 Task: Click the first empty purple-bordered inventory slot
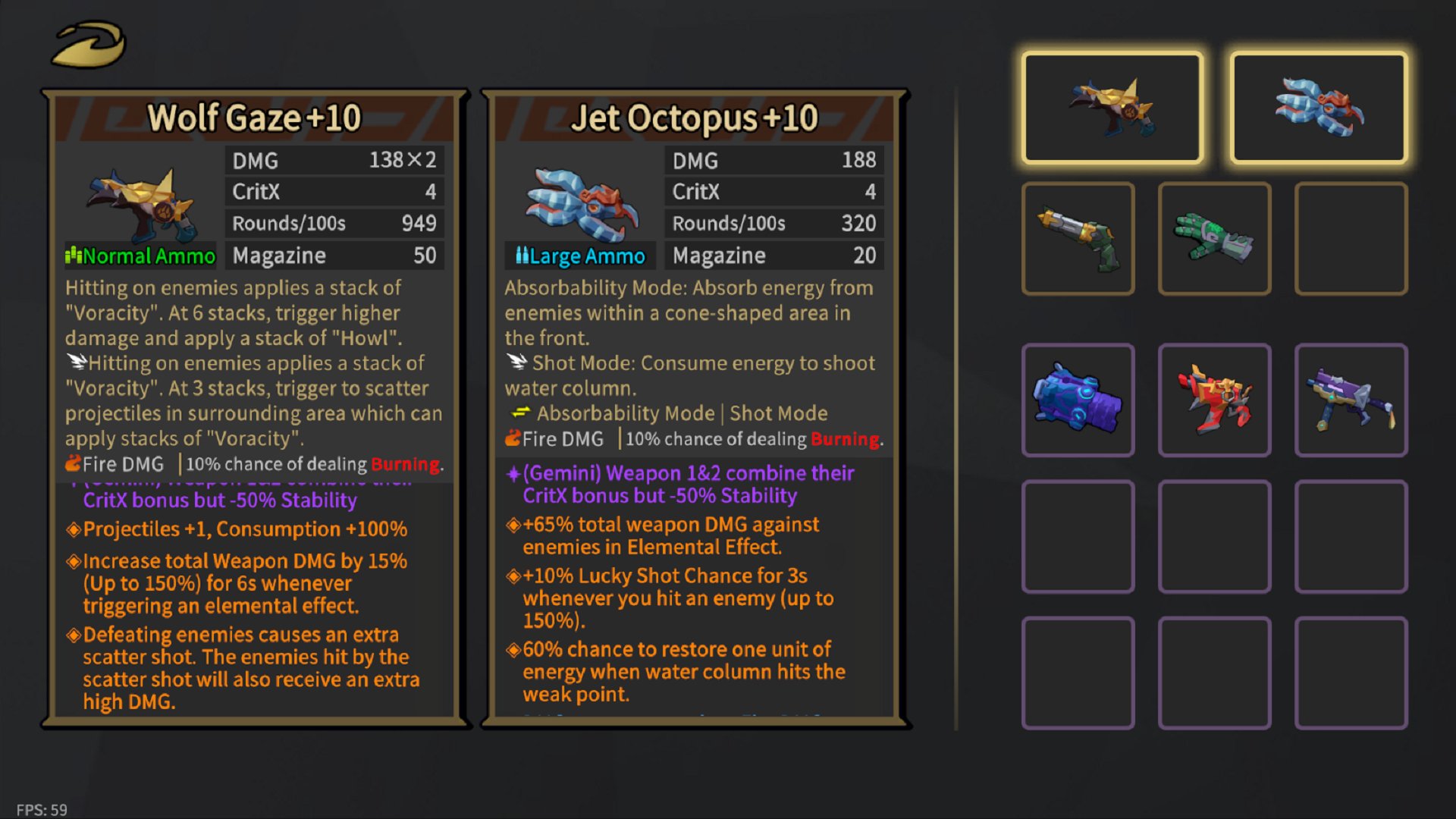coord(1078,535)
